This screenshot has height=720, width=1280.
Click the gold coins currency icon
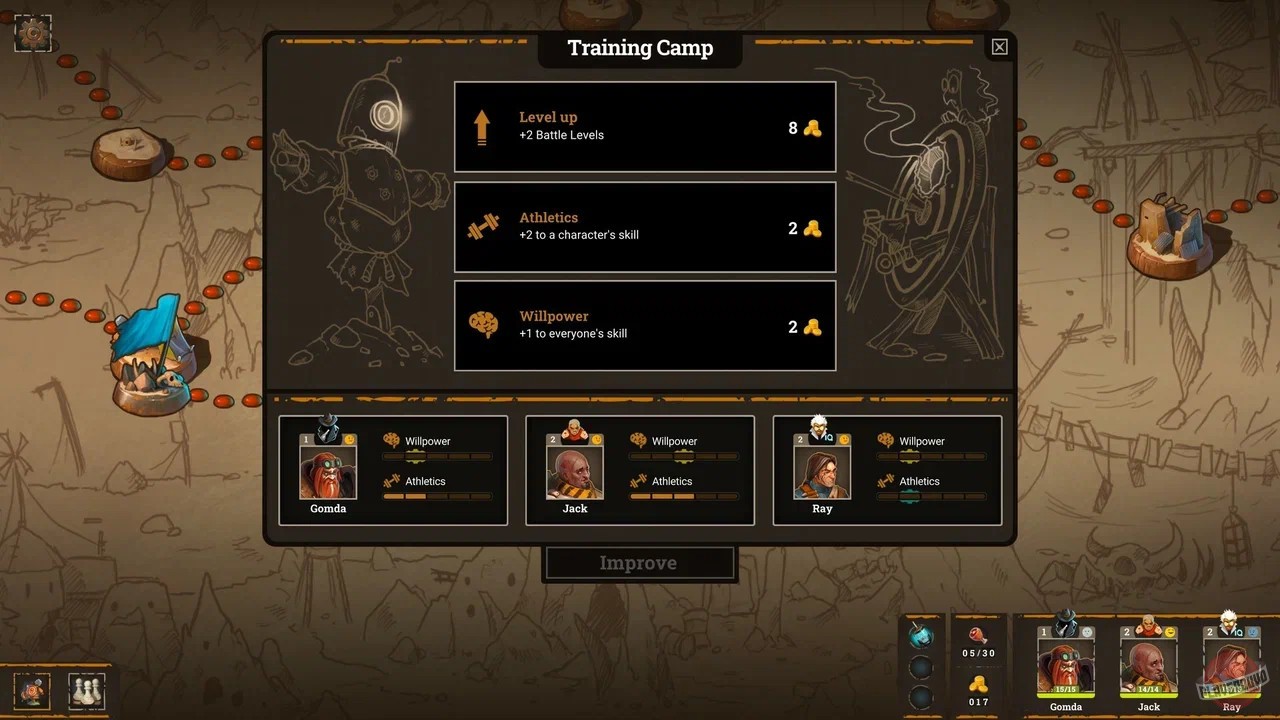978,685
